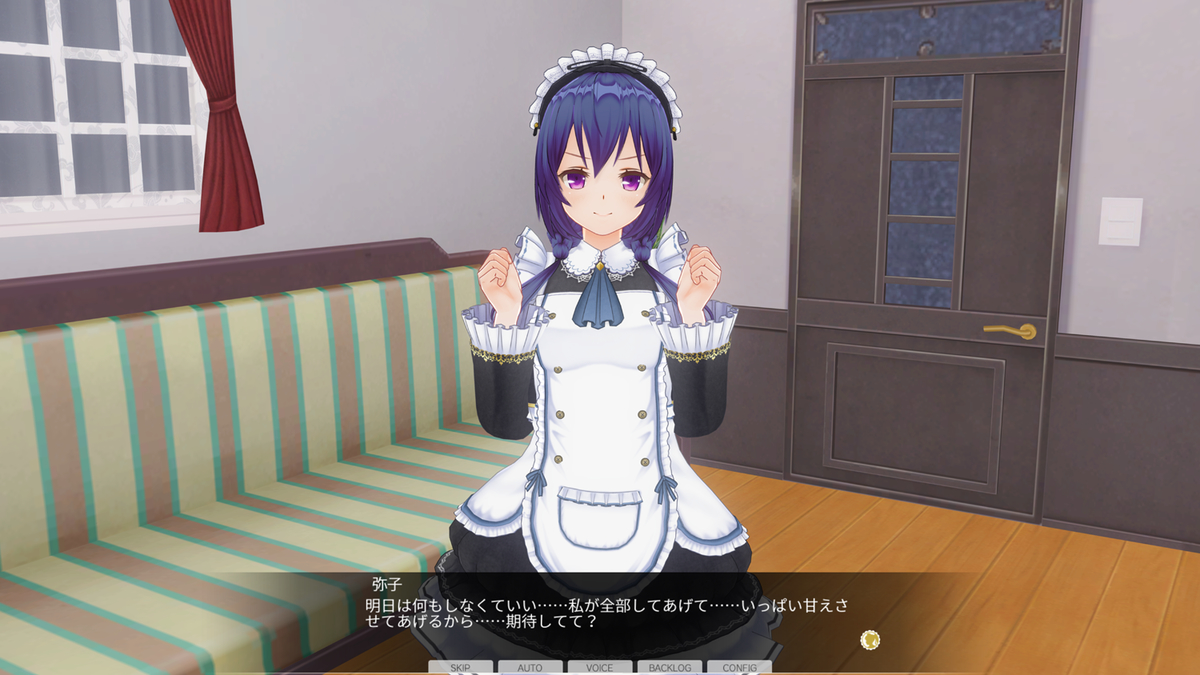Screen dimensions: 1200x675
Task: Open the BACKLOG history
Action: click(670, 667)
